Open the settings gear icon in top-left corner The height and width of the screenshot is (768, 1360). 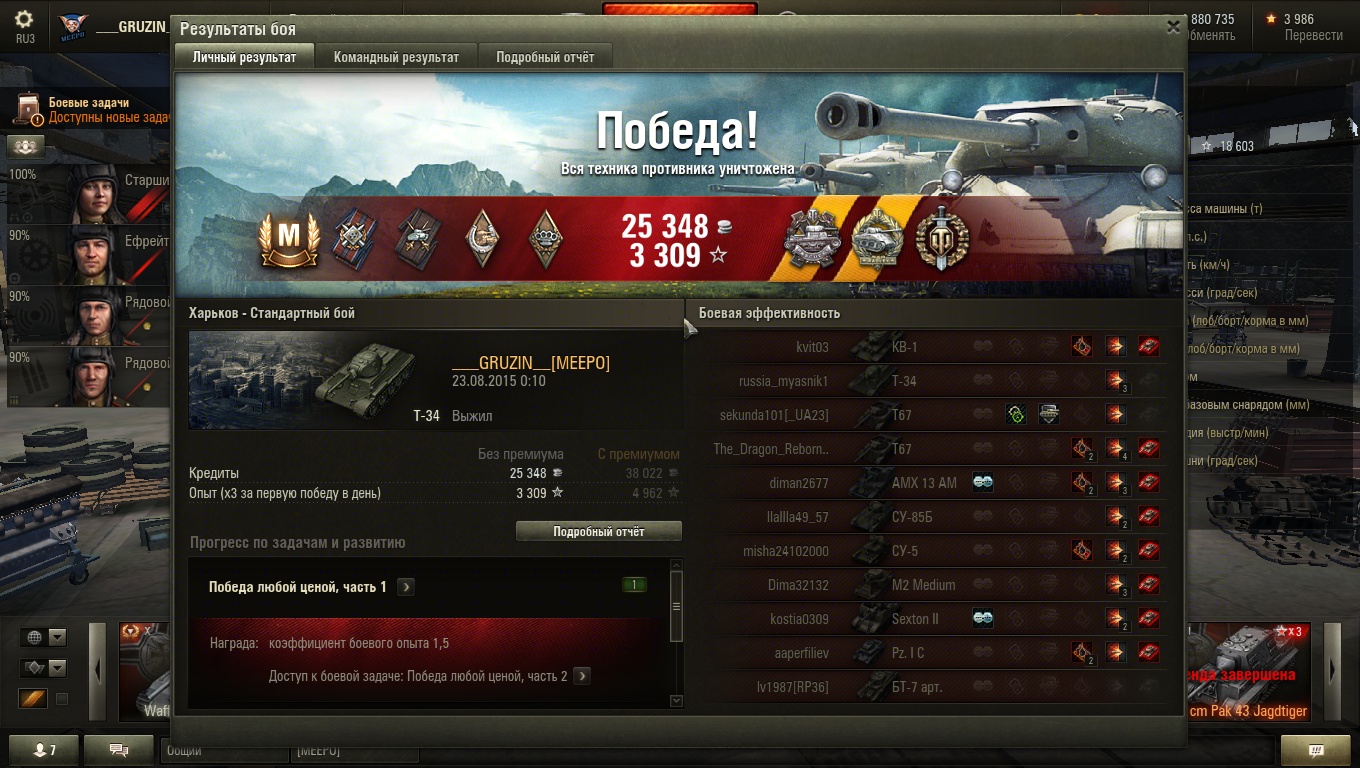click(x=24, y=18)
